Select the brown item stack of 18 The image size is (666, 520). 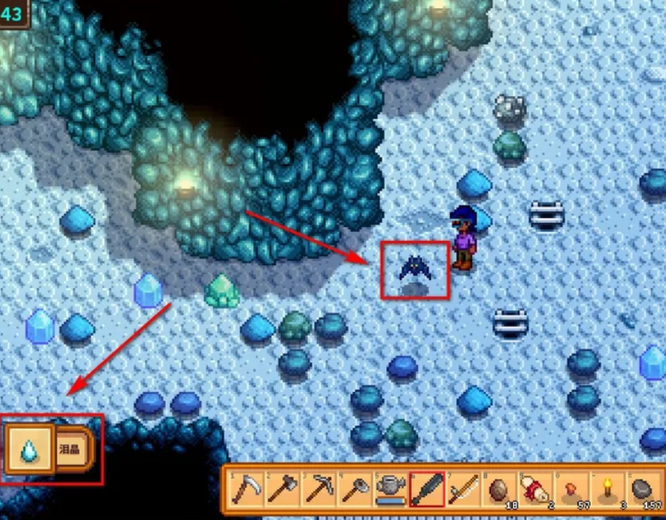(x=499, y=490)
